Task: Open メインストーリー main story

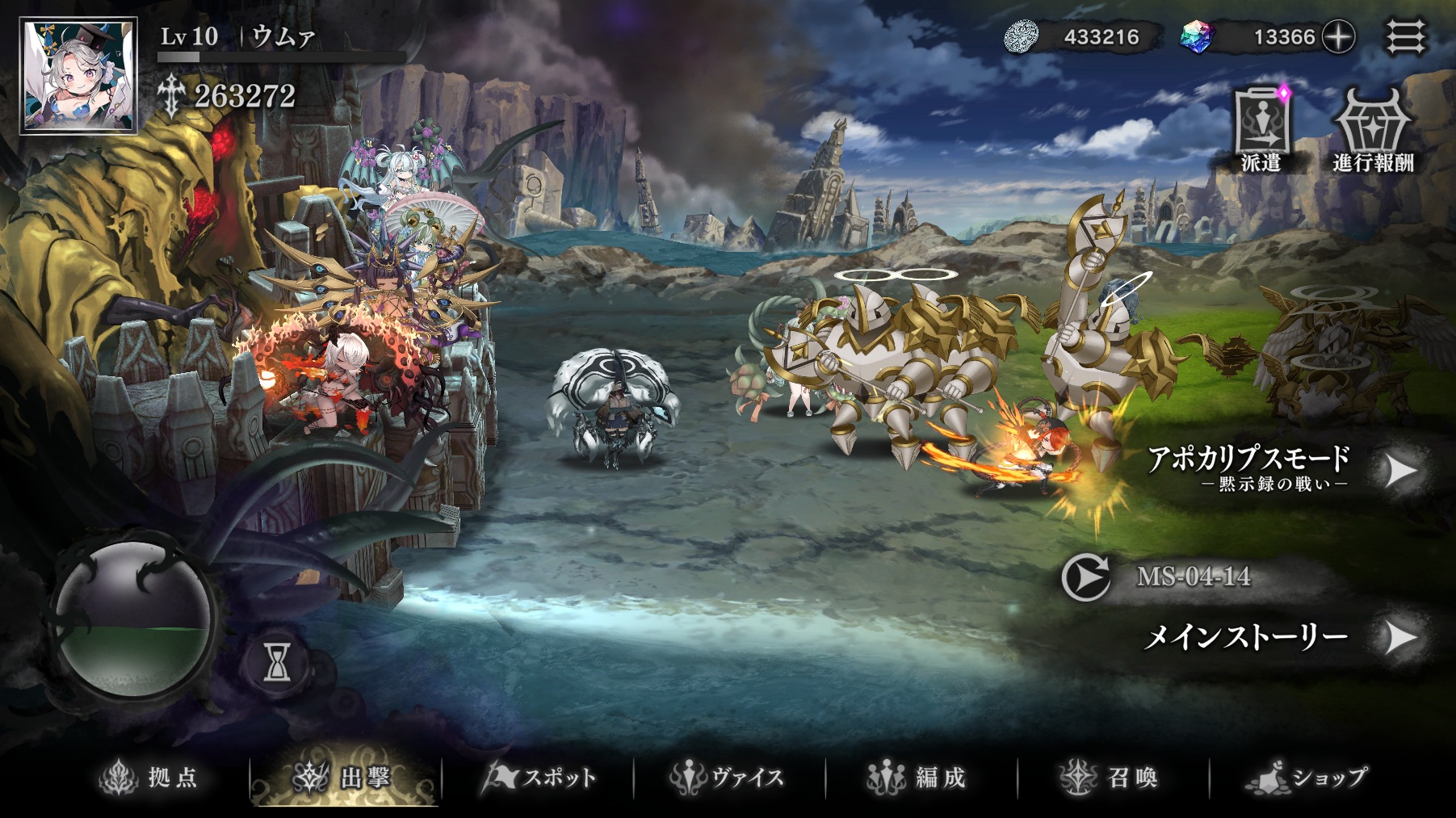Action: coord(1284,638)
